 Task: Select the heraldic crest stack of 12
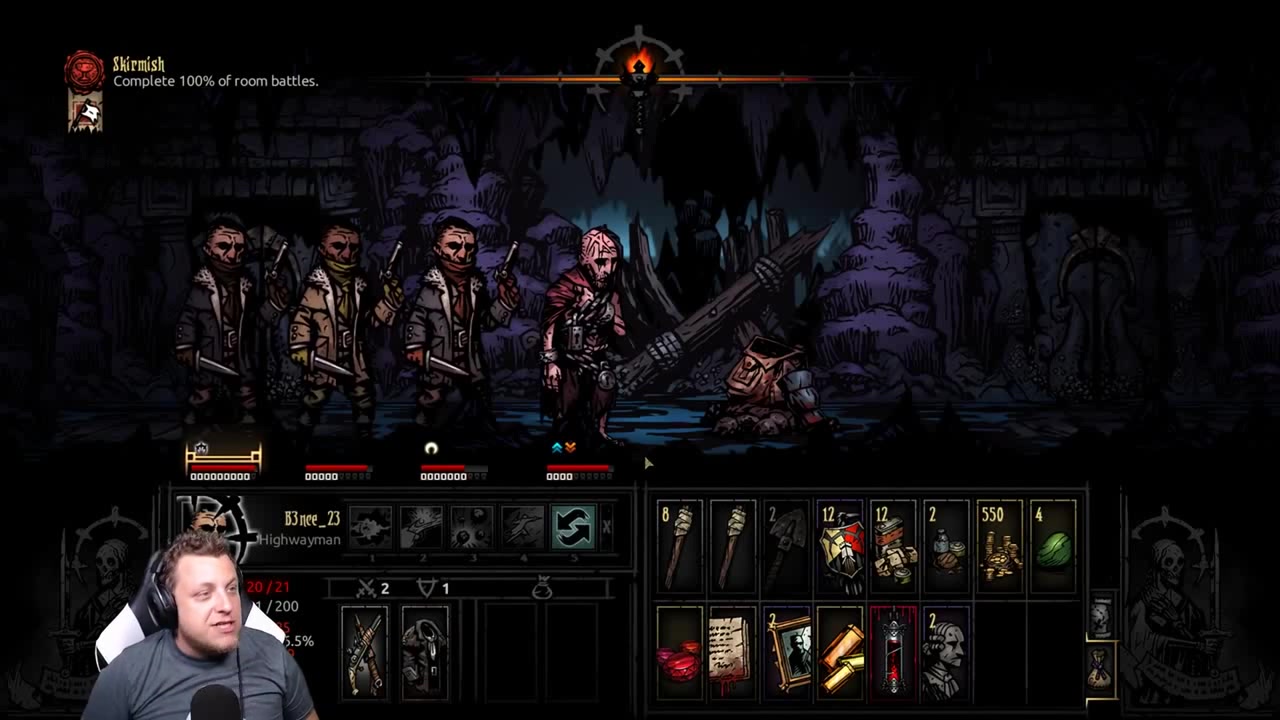[x=840, y=546]
